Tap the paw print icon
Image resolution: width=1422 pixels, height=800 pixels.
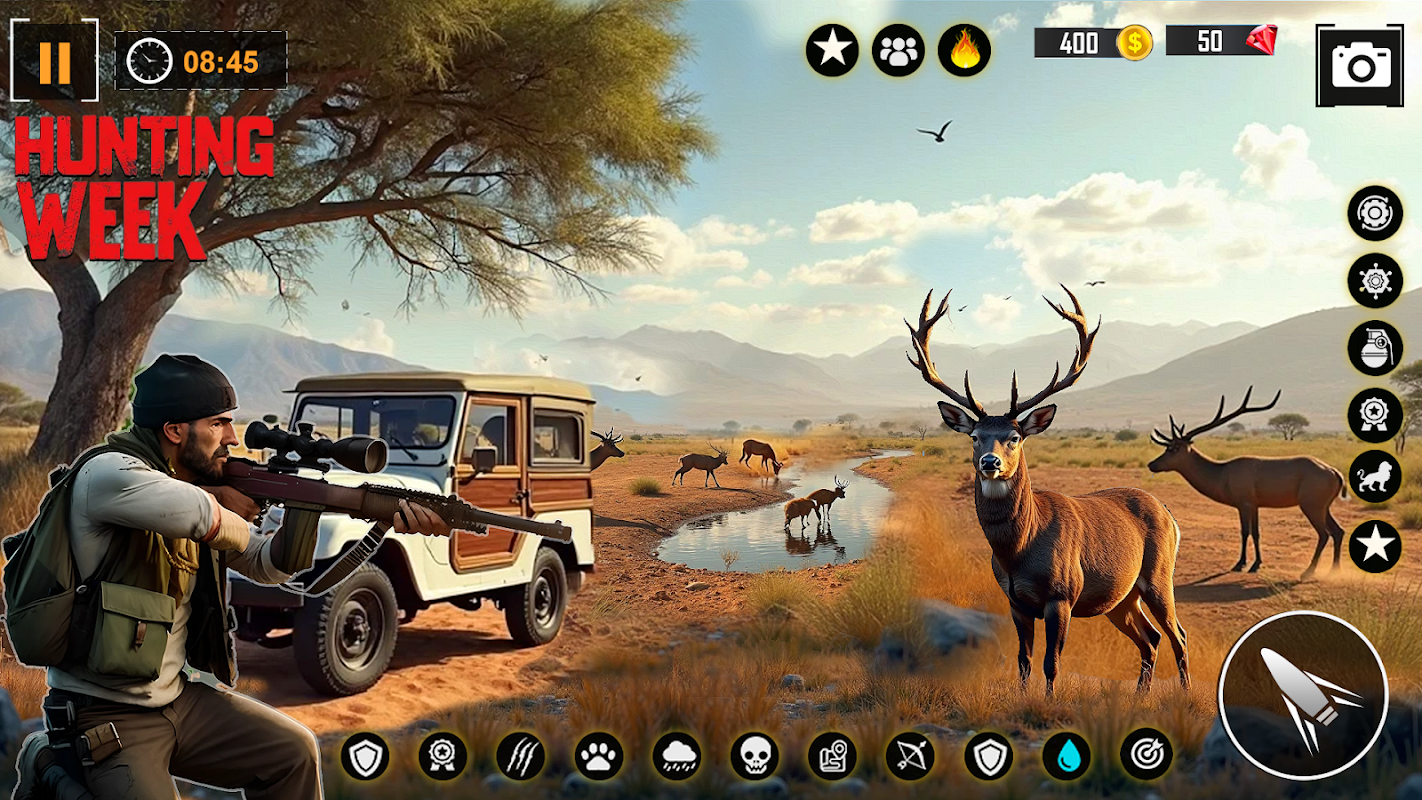(599, 756)
